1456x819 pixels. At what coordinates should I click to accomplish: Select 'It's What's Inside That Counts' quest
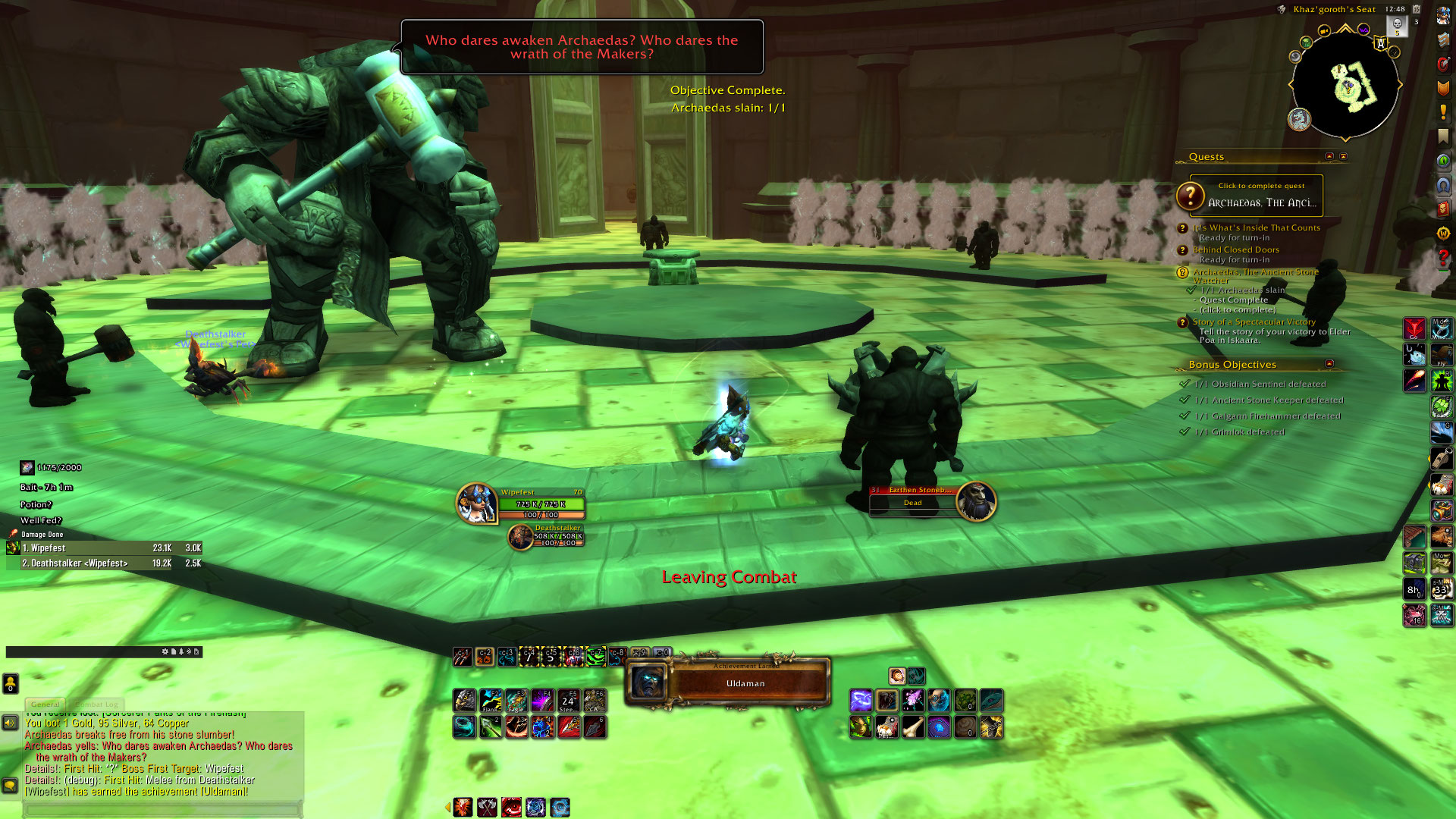(x=1256, y=227)
